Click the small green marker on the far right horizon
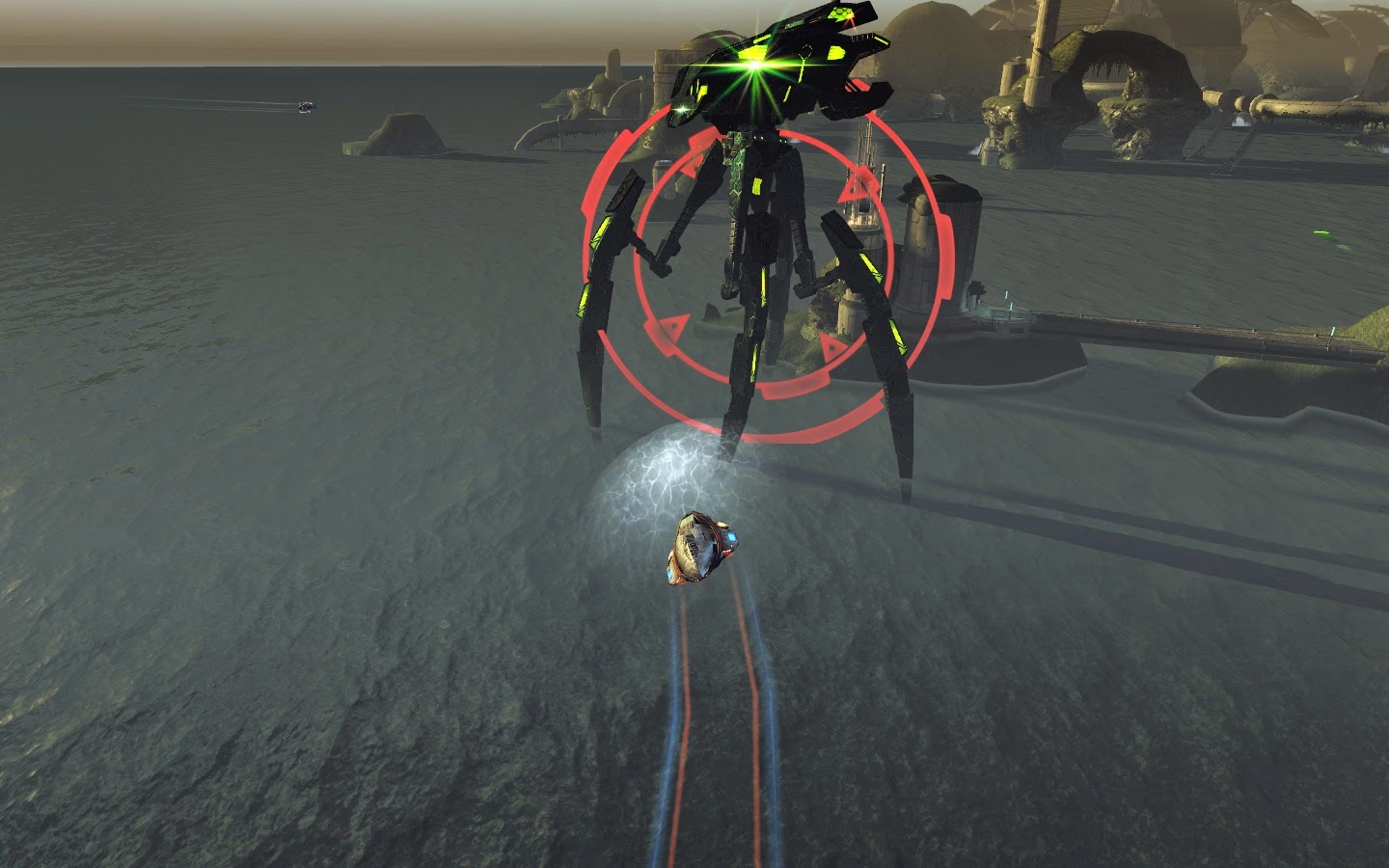The width and height of the screenshot is (1389, 868). tap(1321, 232)
